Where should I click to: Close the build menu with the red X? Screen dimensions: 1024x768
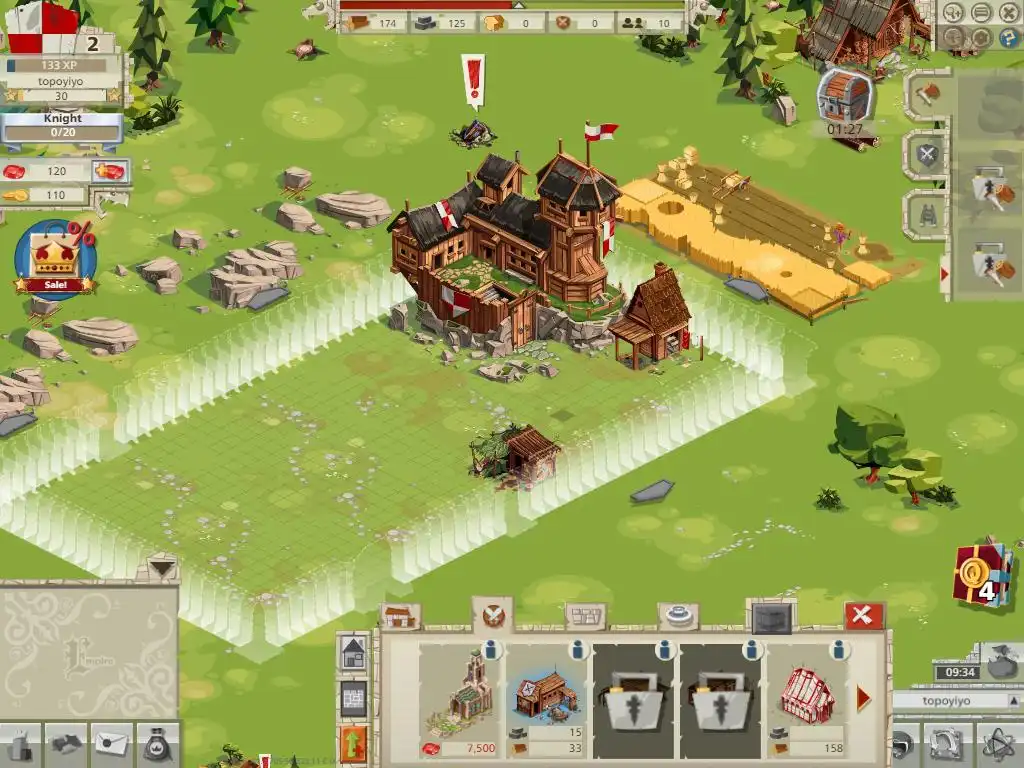(864, 616)
